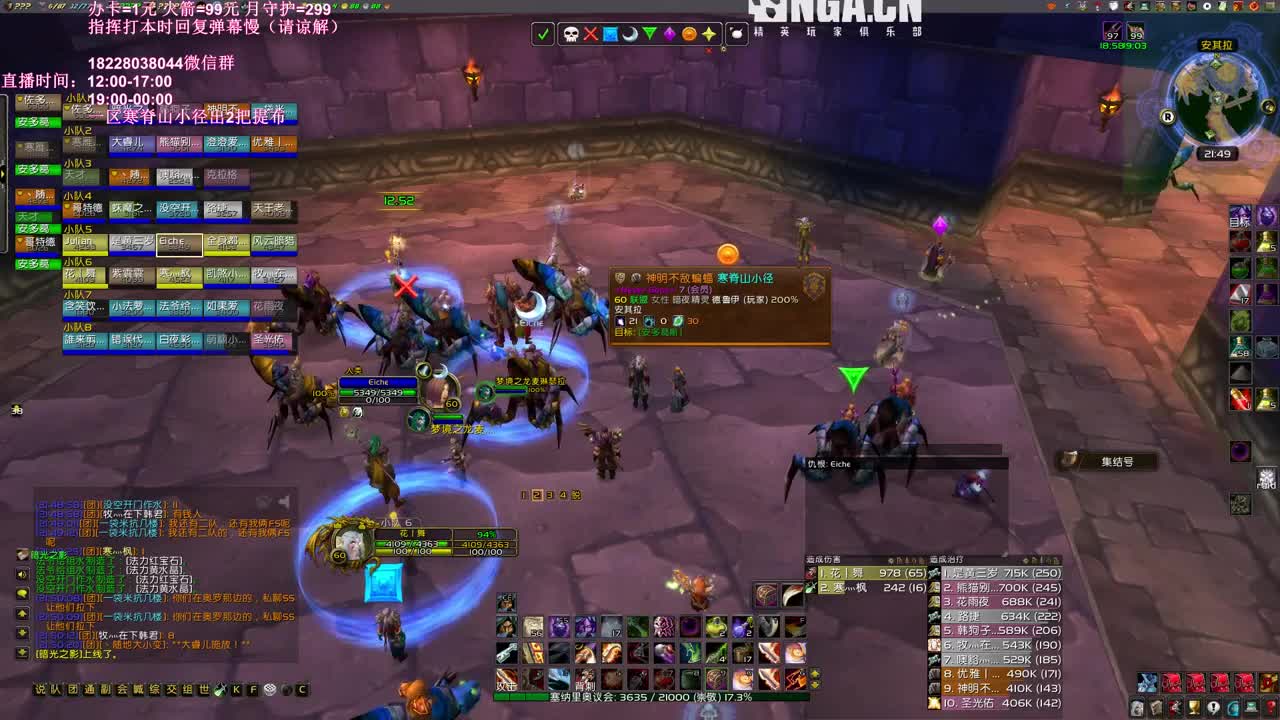Choose the blue square raid marker
Screen dimensions: 1280x720
point(611,33)
